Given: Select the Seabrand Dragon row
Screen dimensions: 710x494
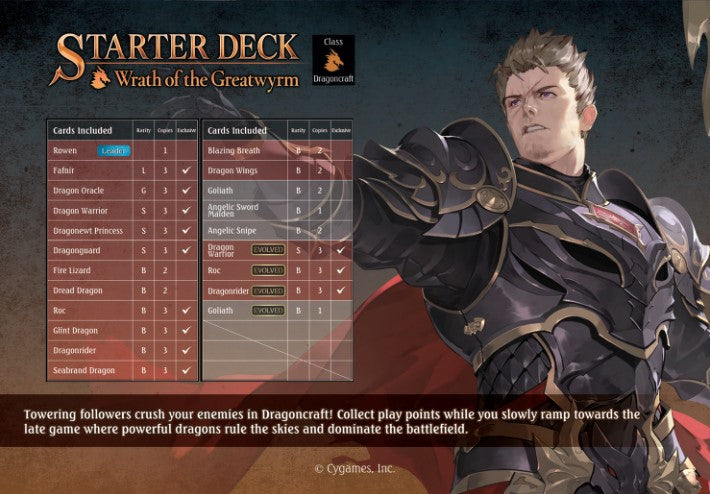Looking at the screenshot, I should [x=122, y=370].
